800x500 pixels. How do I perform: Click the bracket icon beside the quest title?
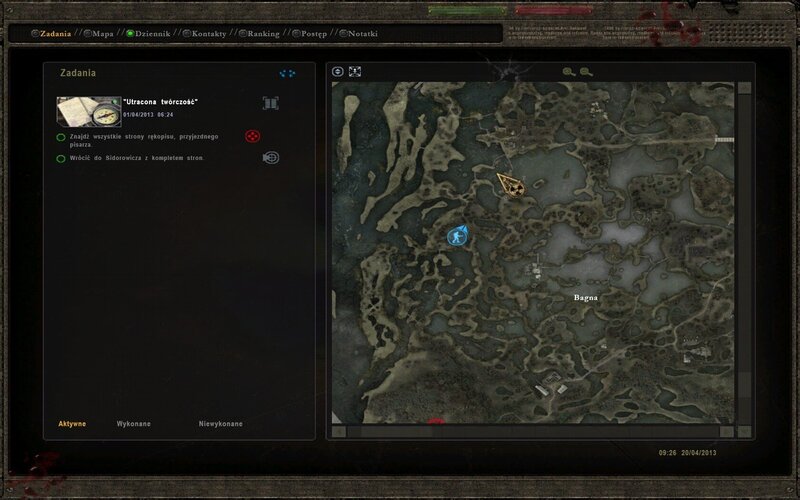coord(270,103)
